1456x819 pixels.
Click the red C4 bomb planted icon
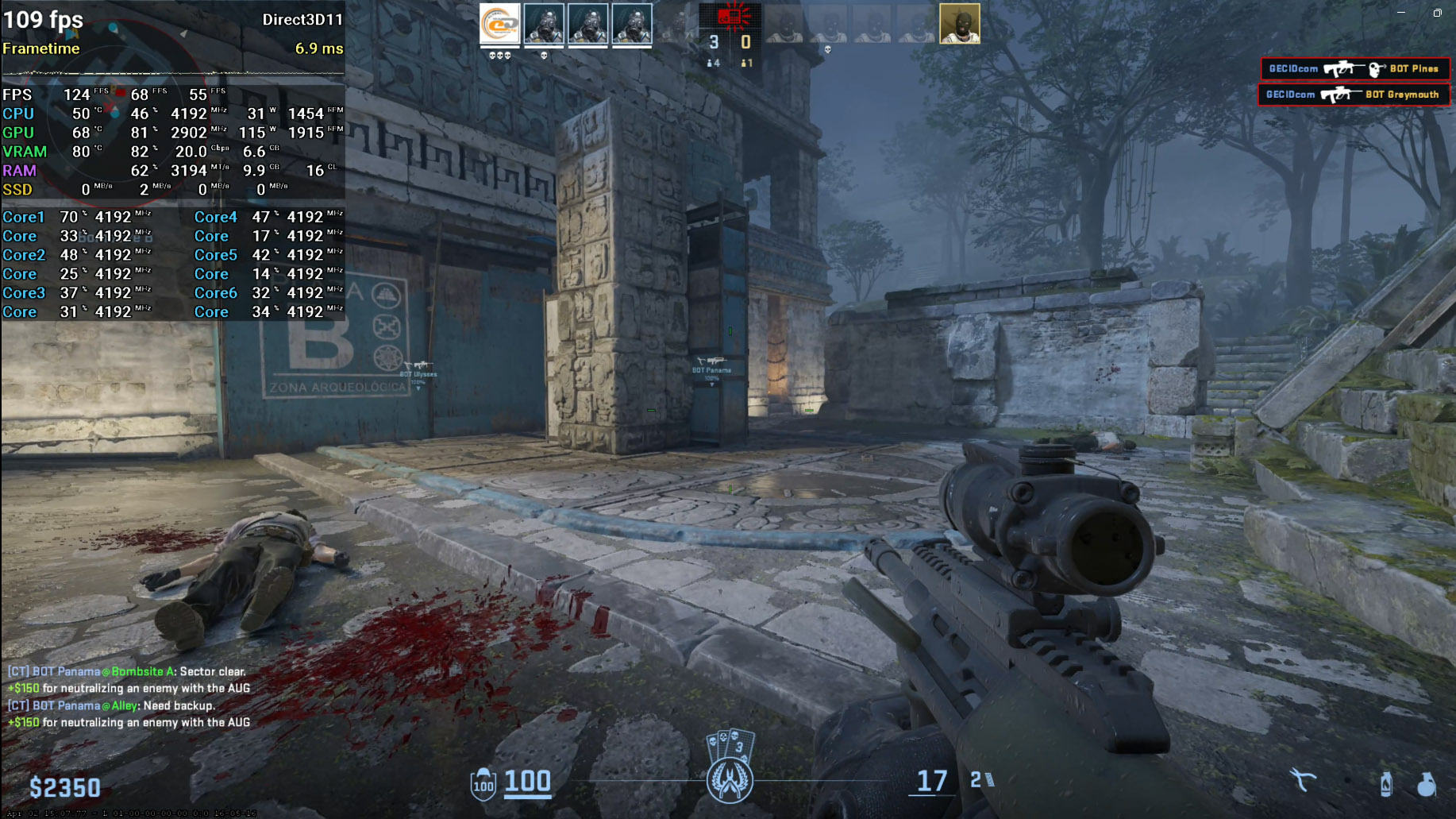[730, 16]
